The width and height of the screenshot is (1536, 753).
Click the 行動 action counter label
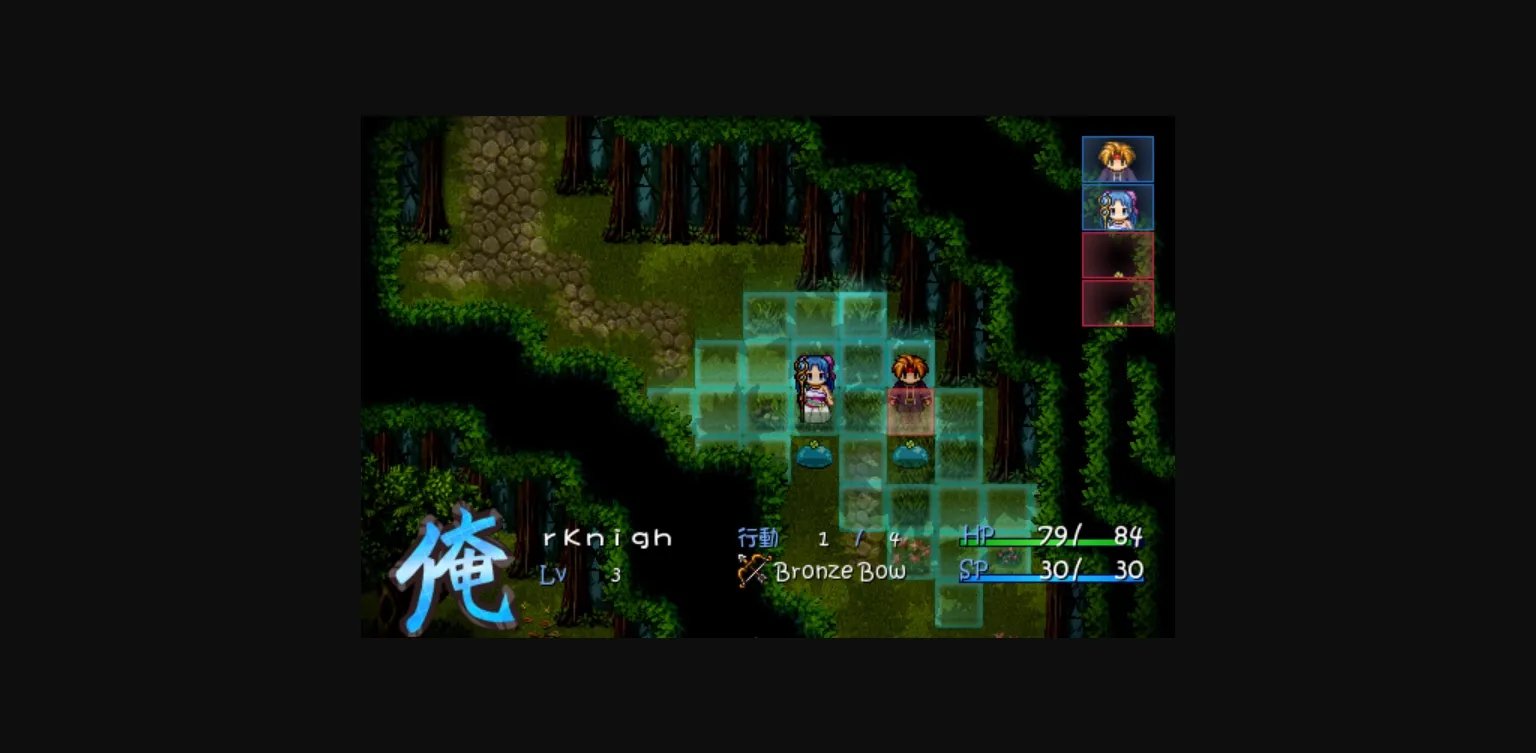(759, 537)
